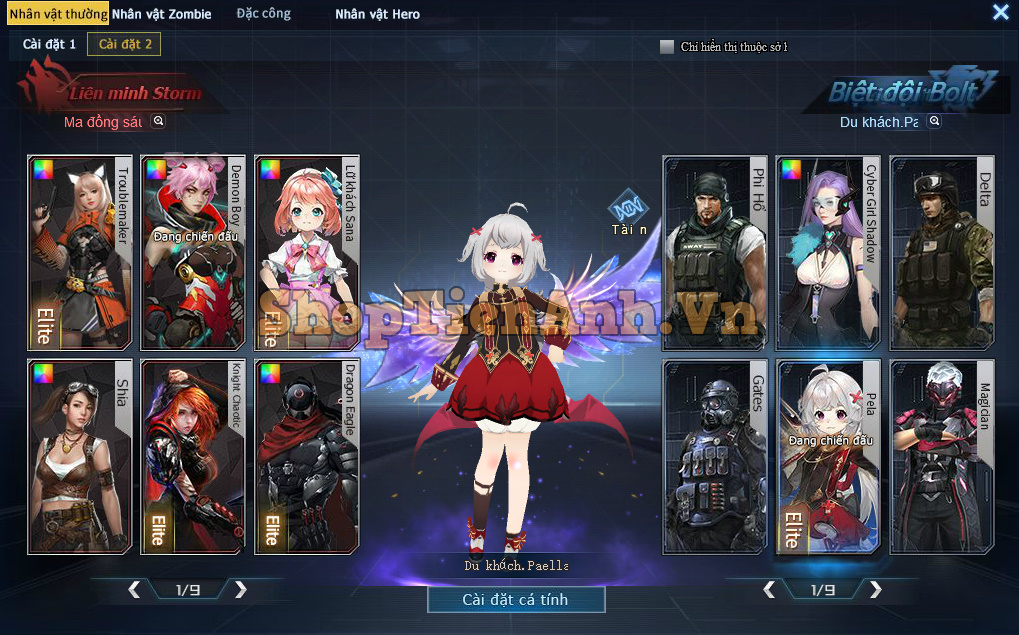Magnify the Ma đồng sát character preview
The width and height of the screenshot is (1019, 635).
point(158,121)
